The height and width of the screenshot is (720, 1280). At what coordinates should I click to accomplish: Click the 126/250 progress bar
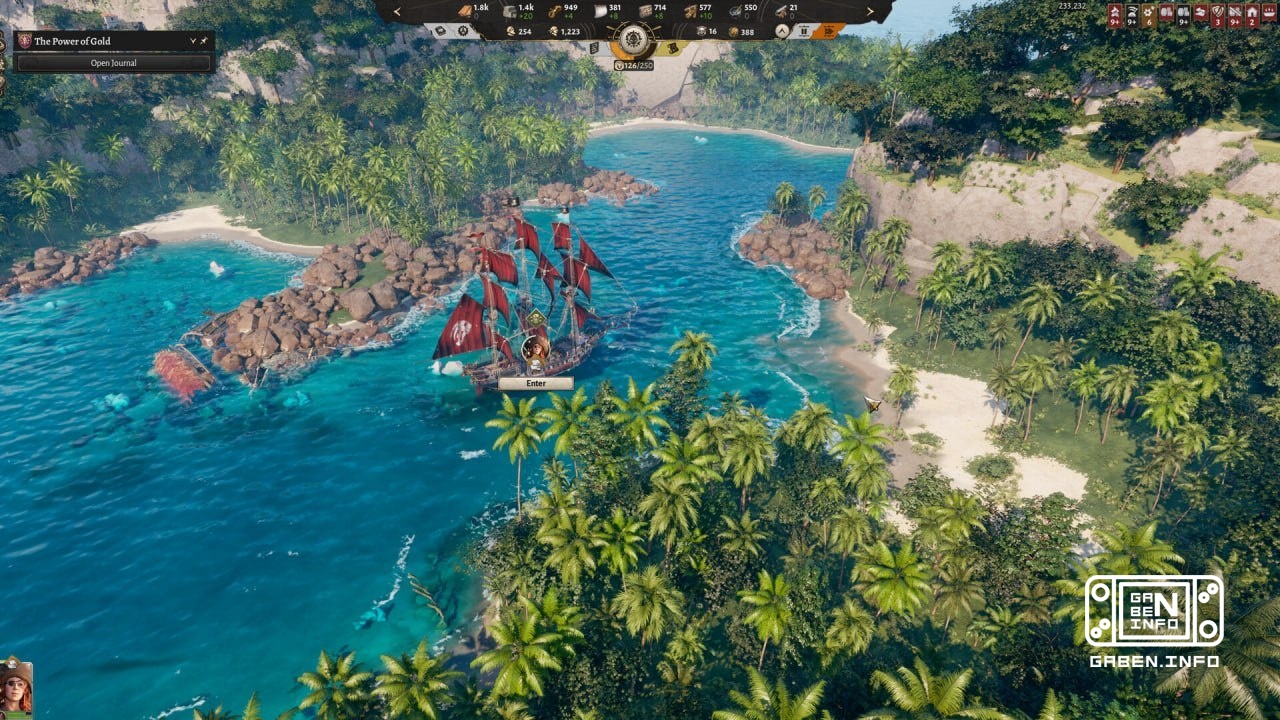(x=637, y=66)
